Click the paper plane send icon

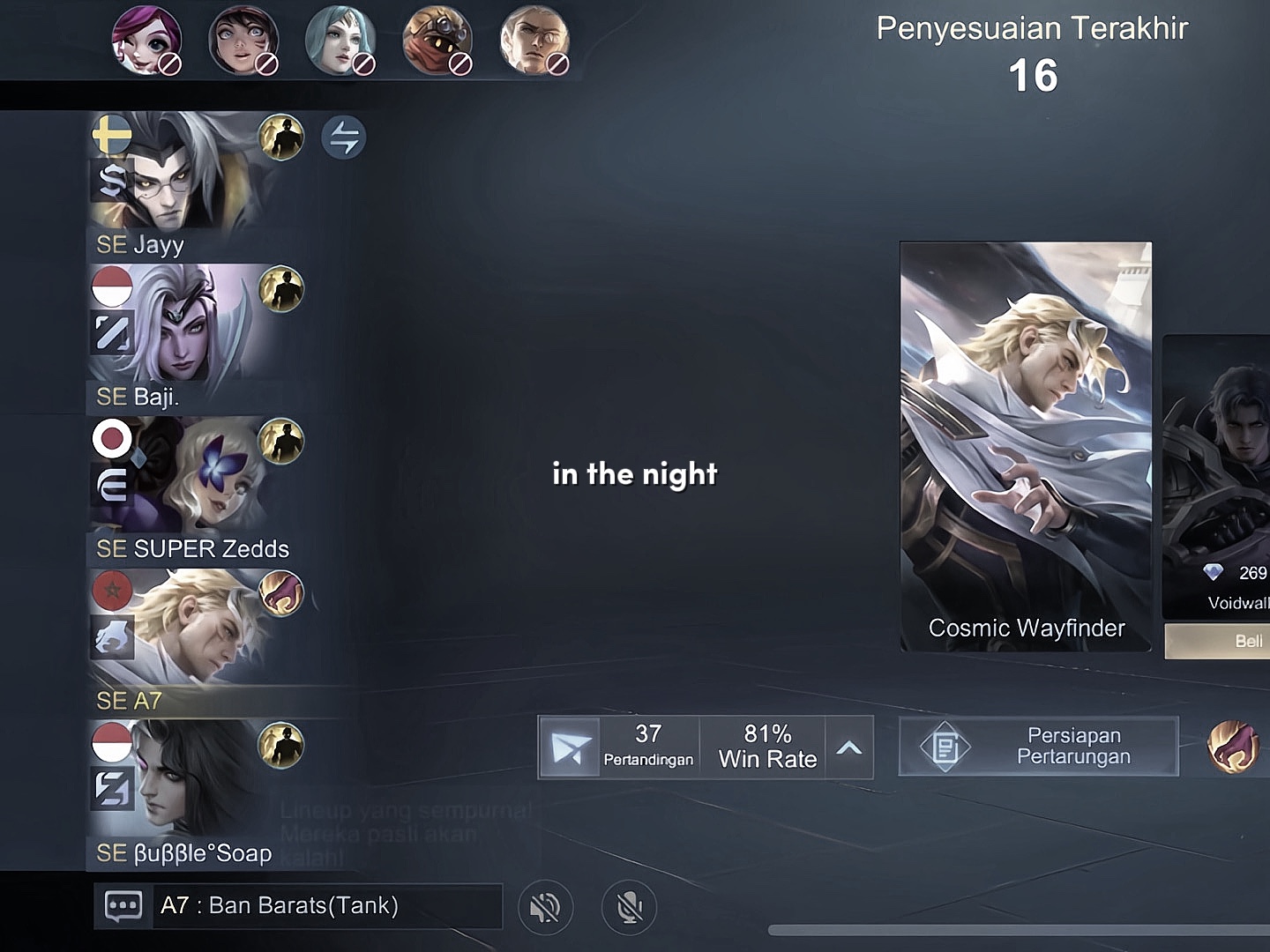point(570,747)
